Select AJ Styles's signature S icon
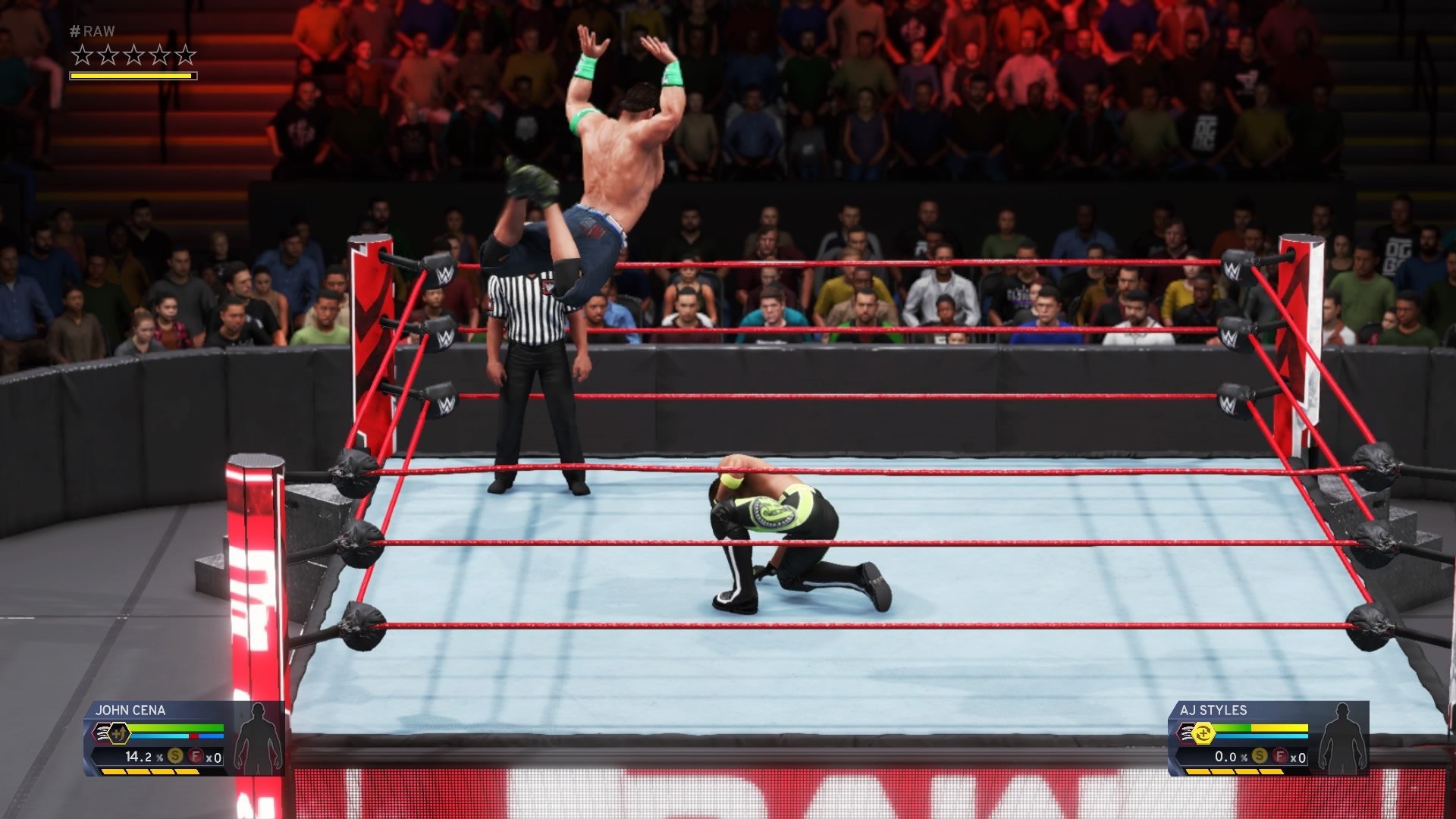 pyautogui.click(x=1260, y=756)
